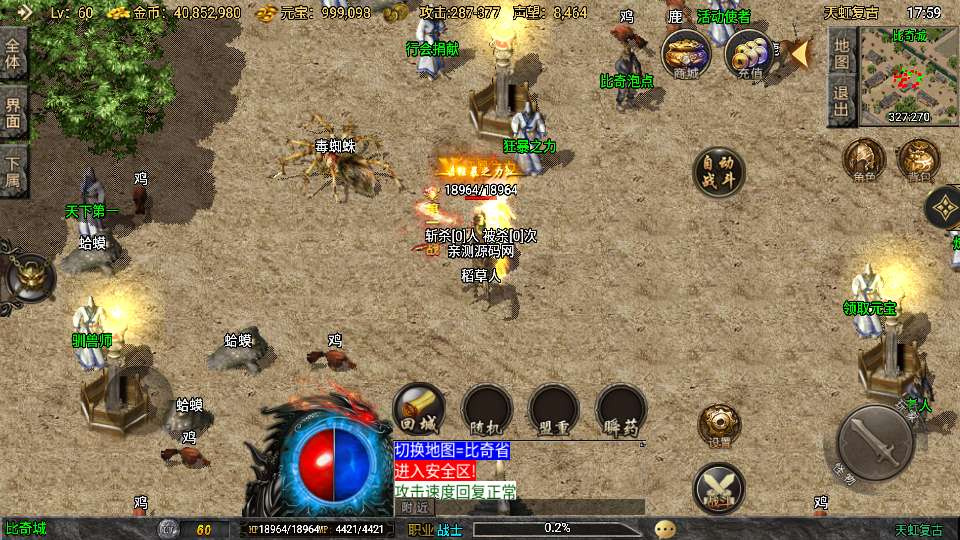
Task: Click the crossed swords button
Action: 719,489
